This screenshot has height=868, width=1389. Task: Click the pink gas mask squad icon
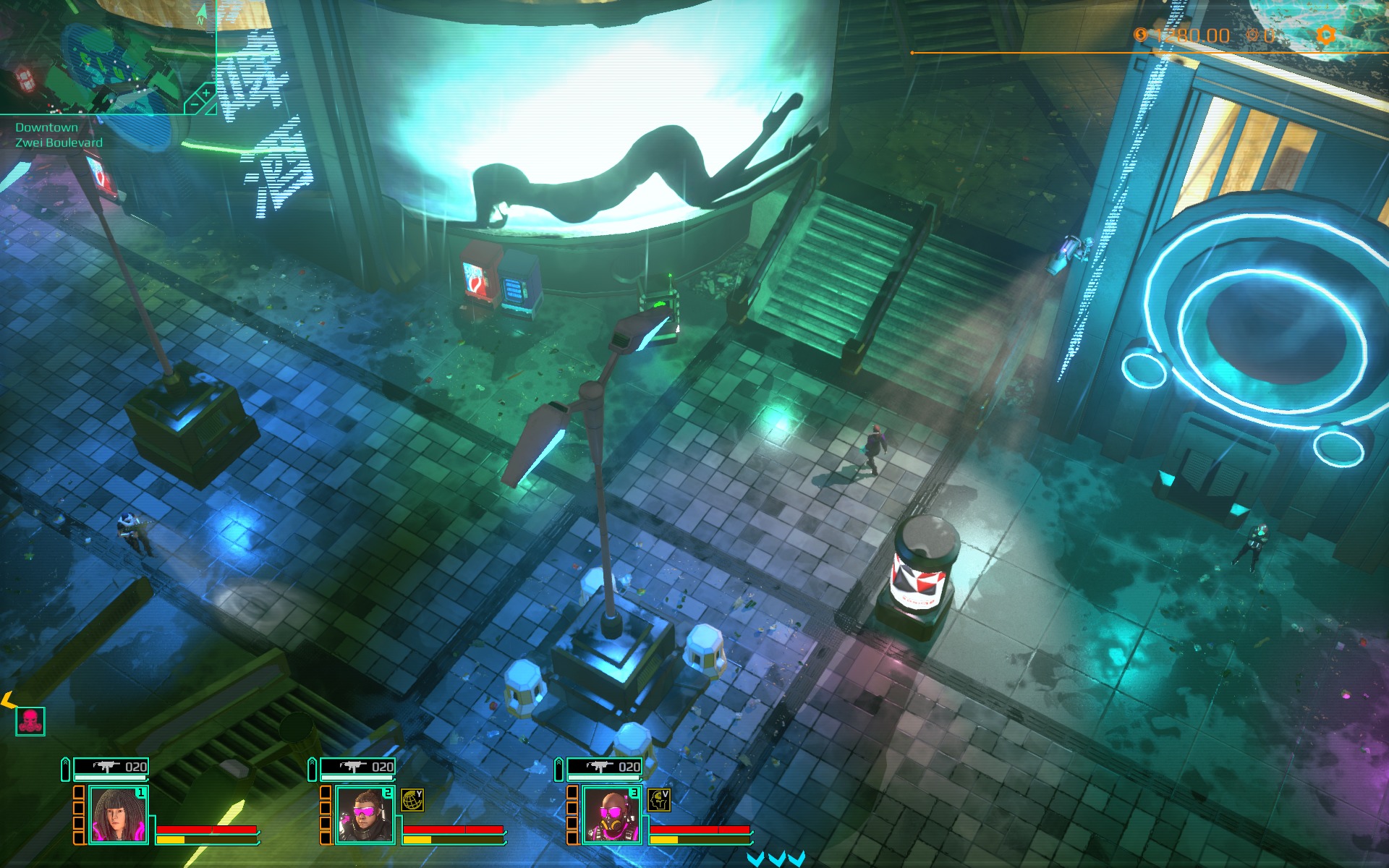(30, 721)
